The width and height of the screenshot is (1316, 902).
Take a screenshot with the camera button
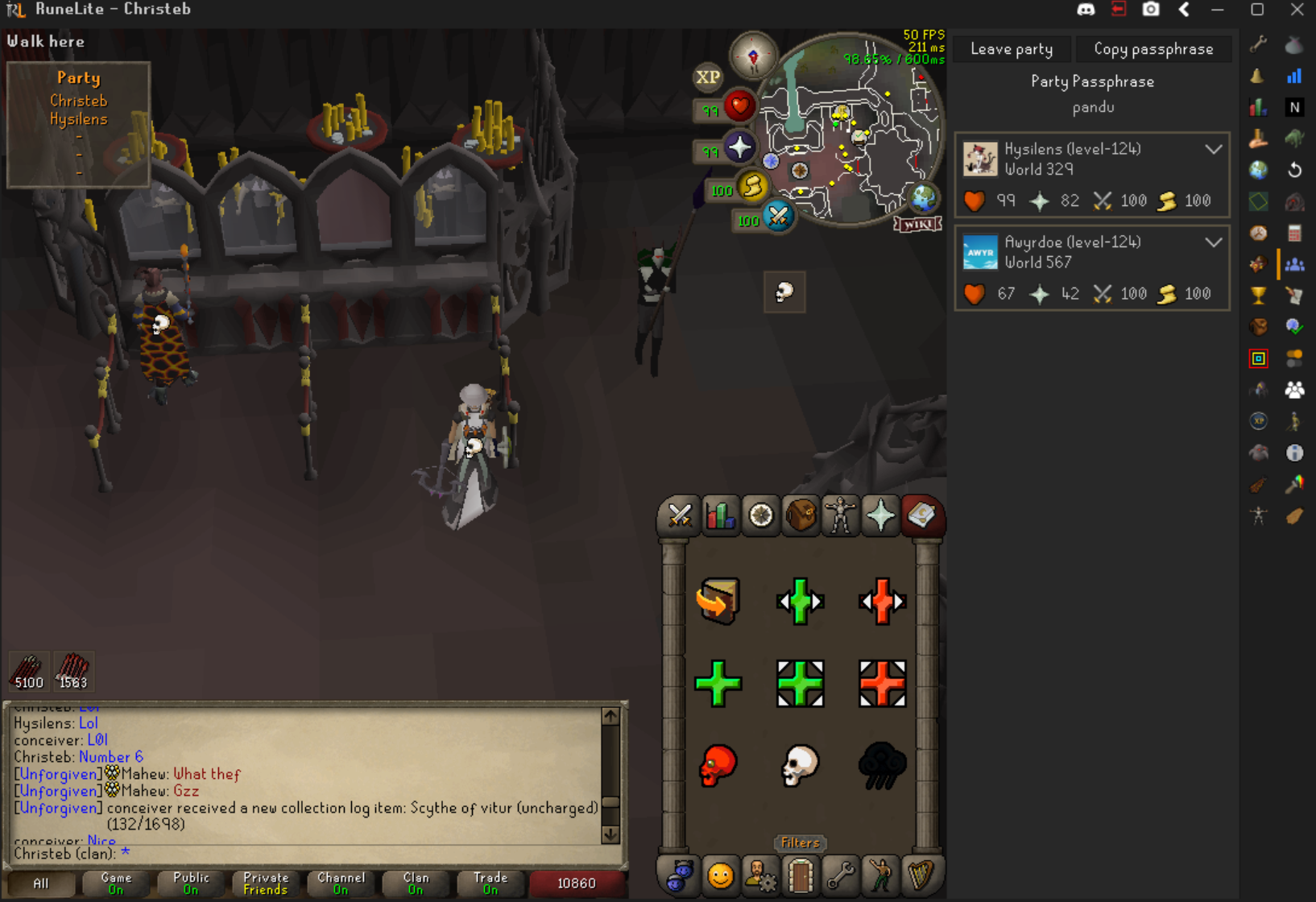click(x=1151, y=10)
